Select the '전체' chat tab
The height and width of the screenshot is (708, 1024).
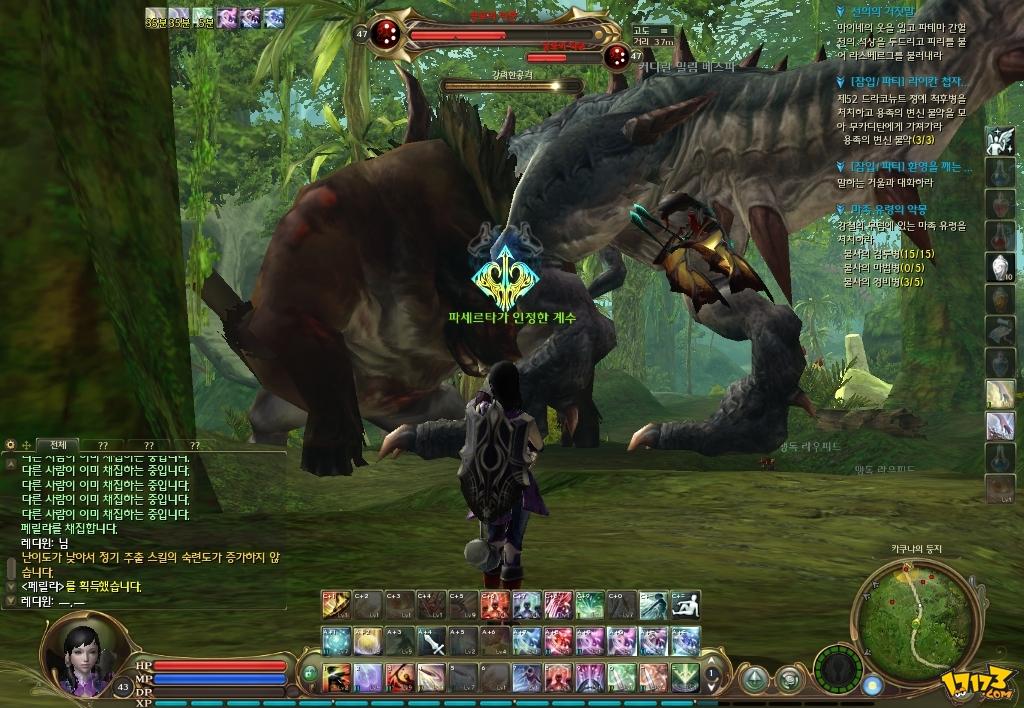[57, 445]
